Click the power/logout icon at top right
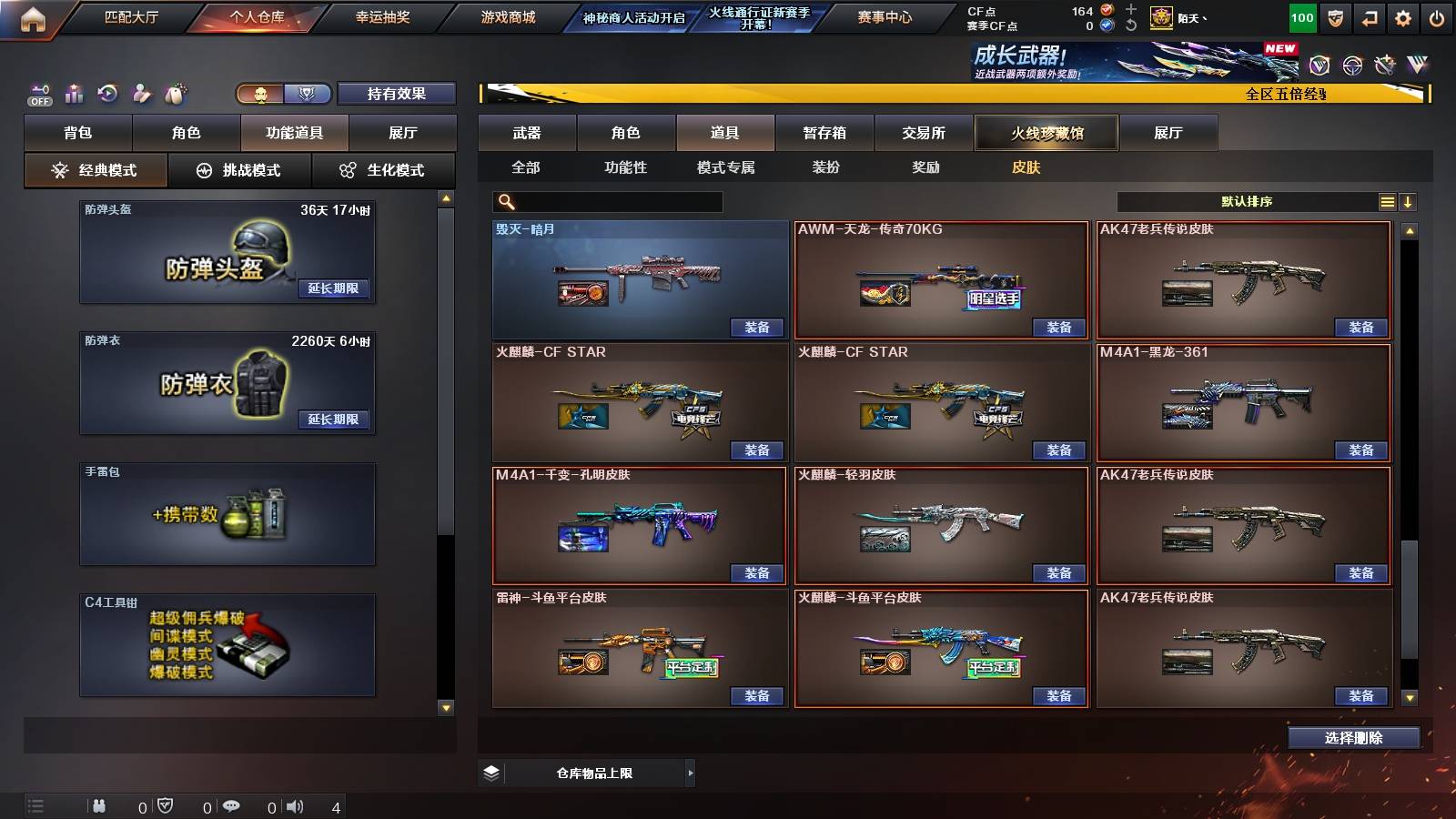Screen dimensions: 1456x819 (x=1436, y=16)
